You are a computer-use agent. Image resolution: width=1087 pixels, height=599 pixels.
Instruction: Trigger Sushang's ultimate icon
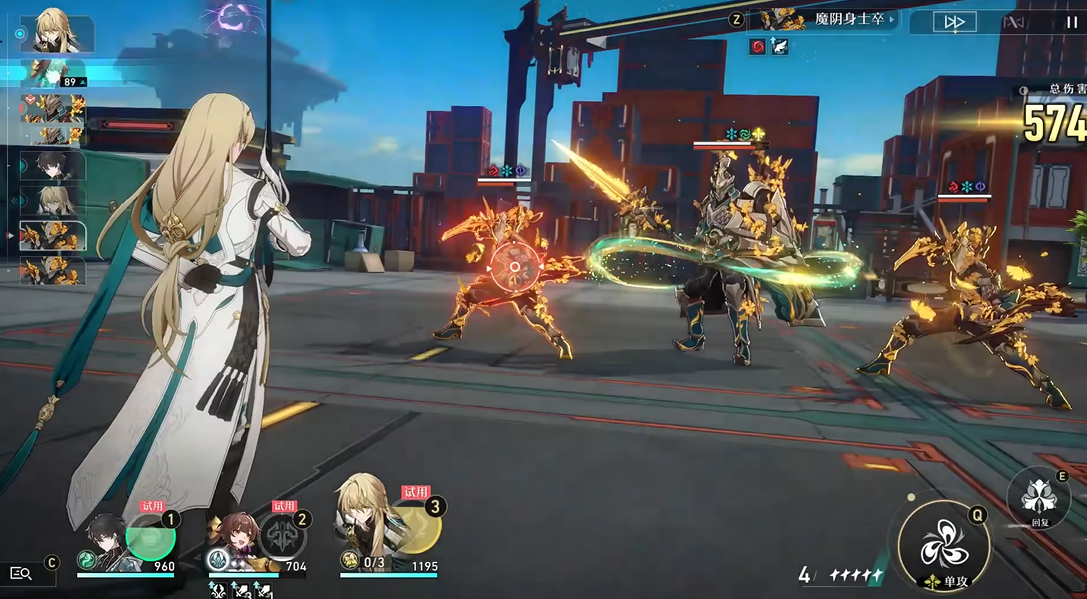283,537
